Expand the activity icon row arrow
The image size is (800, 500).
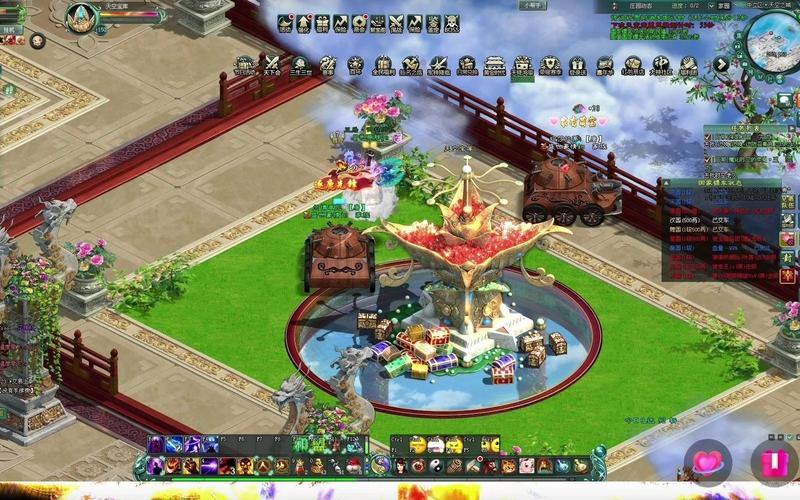721,64
